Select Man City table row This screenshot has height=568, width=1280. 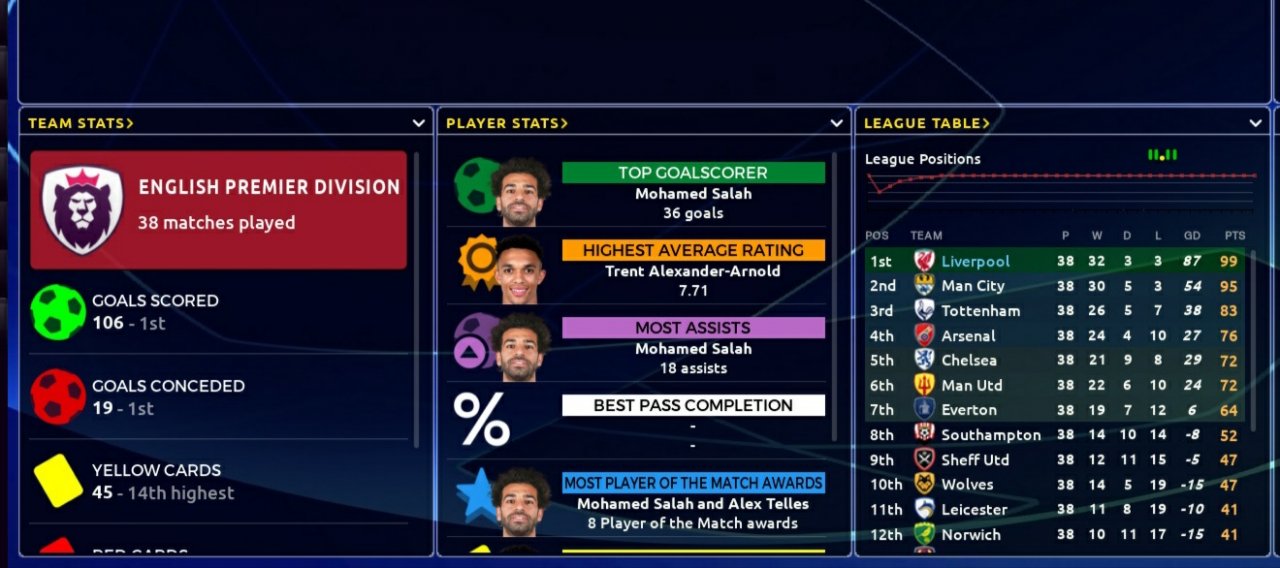(972, 286)
